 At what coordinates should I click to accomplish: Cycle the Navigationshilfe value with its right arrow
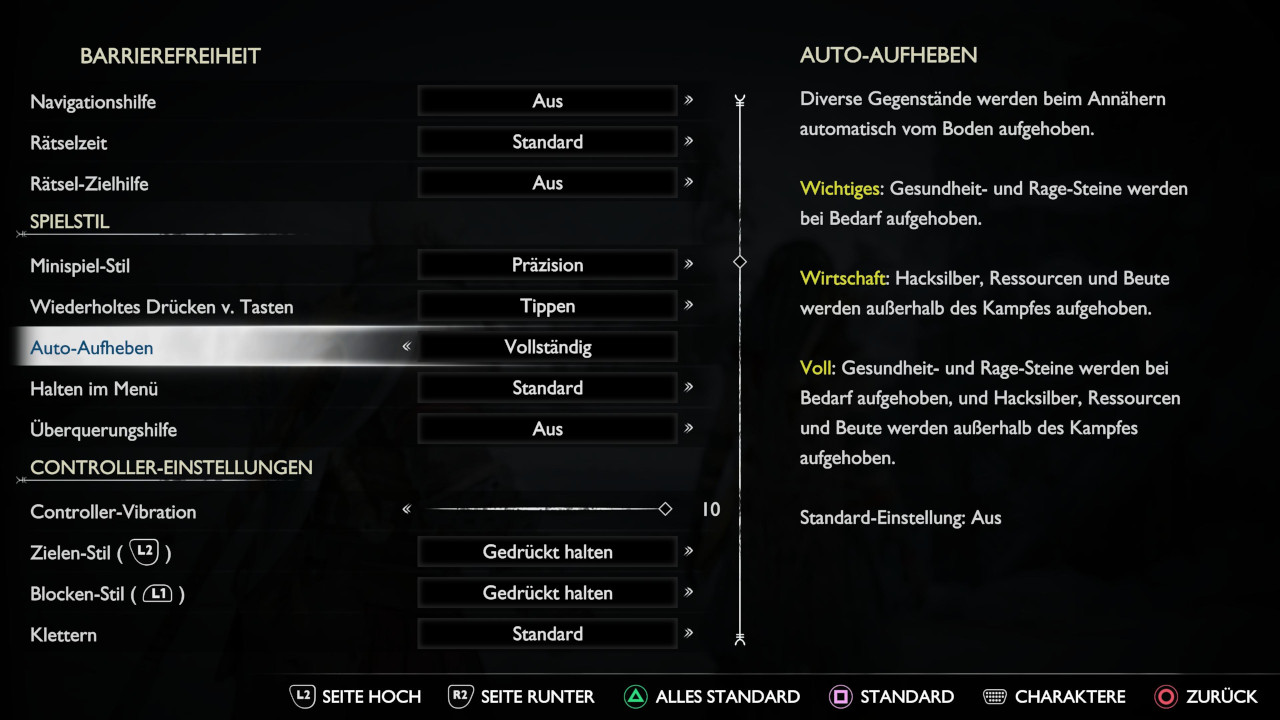point(688,100)
